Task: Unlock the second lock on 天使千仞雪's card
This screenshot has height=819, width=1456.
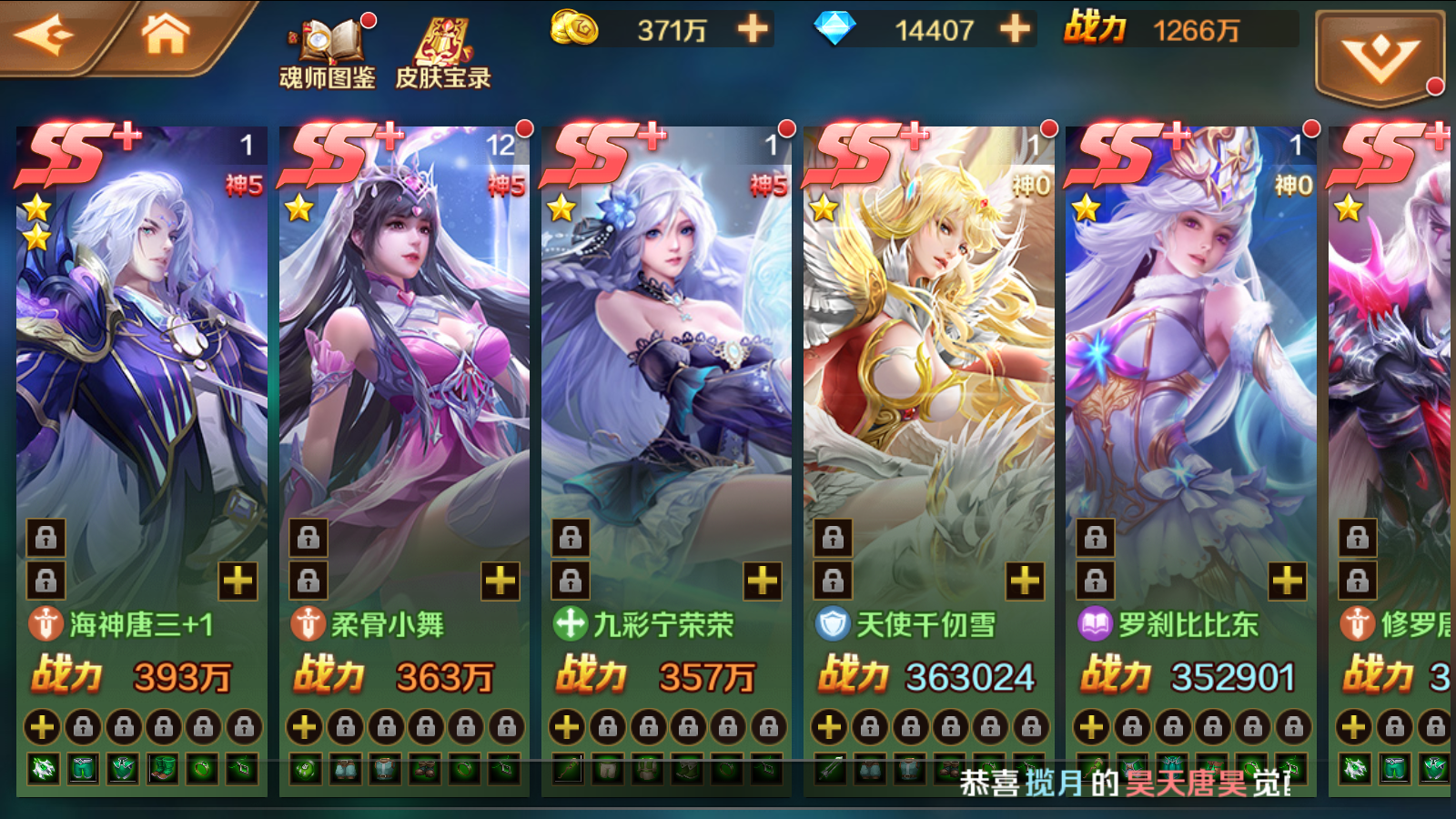Action: click(832, 580)
